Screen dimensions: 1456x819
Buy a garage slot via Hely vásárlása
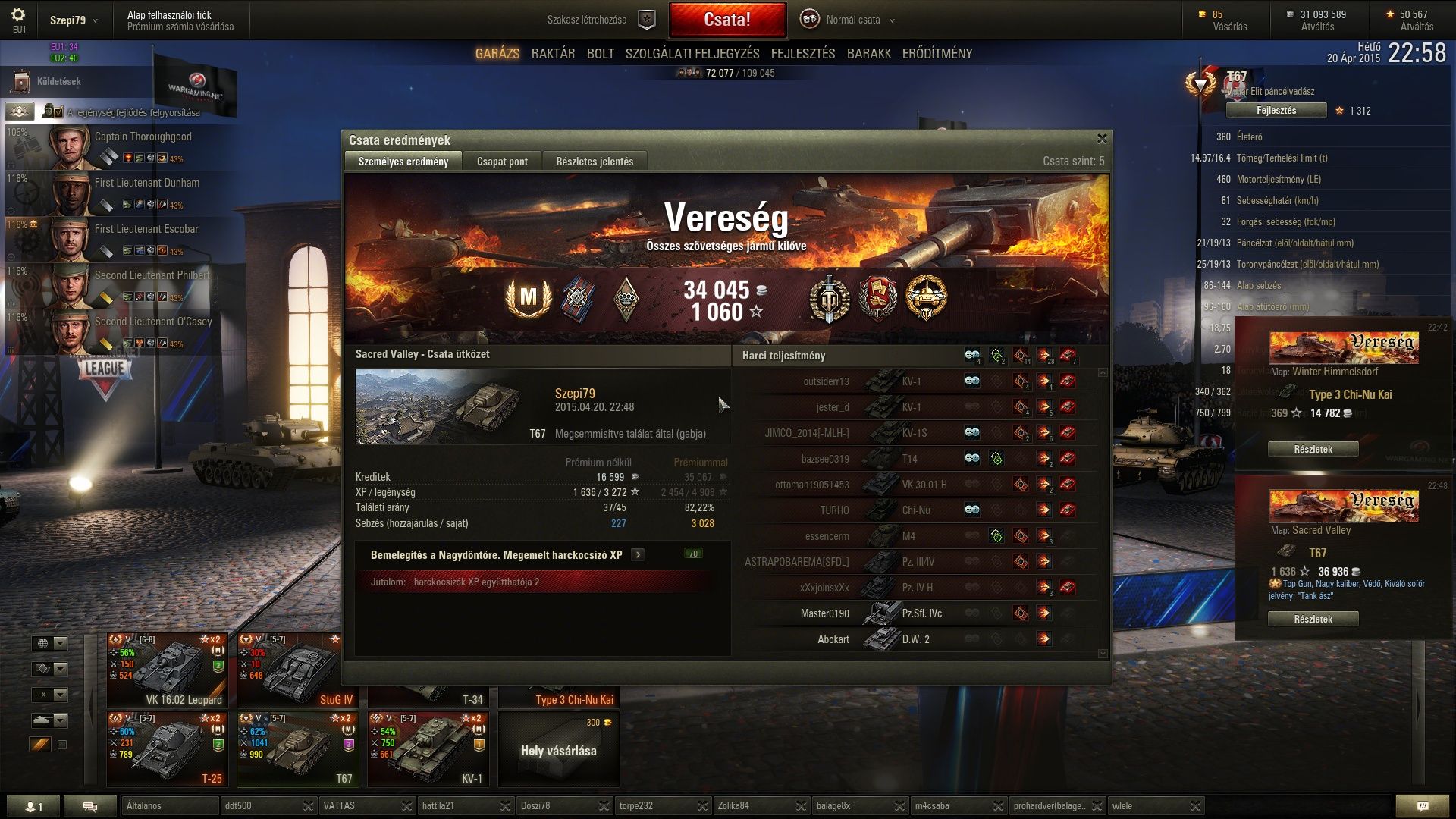[x=558, y=749]
